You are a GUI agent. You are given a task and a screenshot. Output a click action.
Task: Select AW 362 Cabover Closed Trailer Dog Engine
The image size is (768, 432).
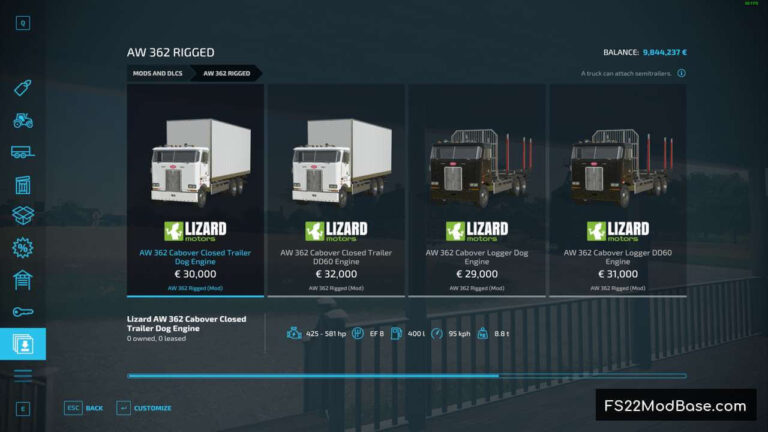click(196, 189)
